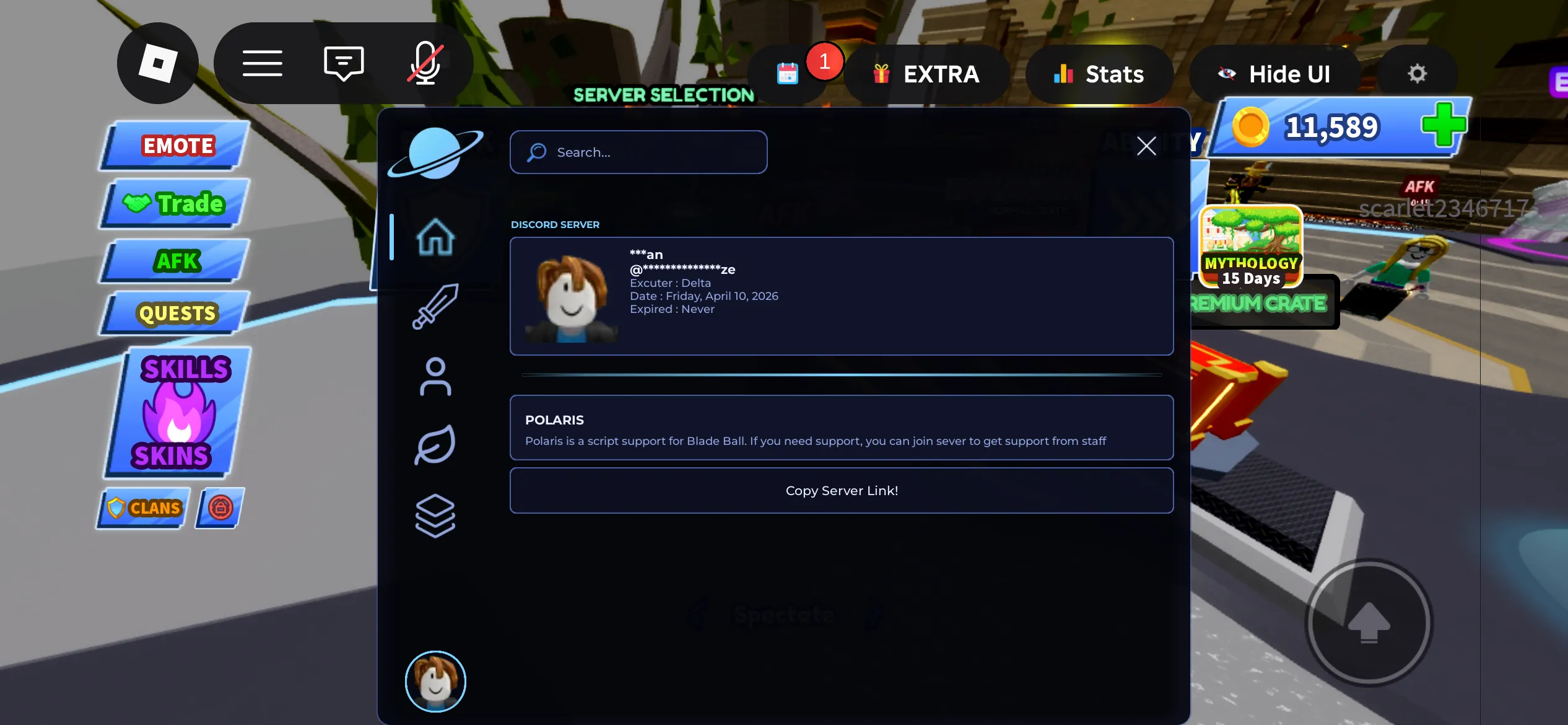Open the Roblox main menu
Screen dimensions: 1568x725
(x=158, y=63)
